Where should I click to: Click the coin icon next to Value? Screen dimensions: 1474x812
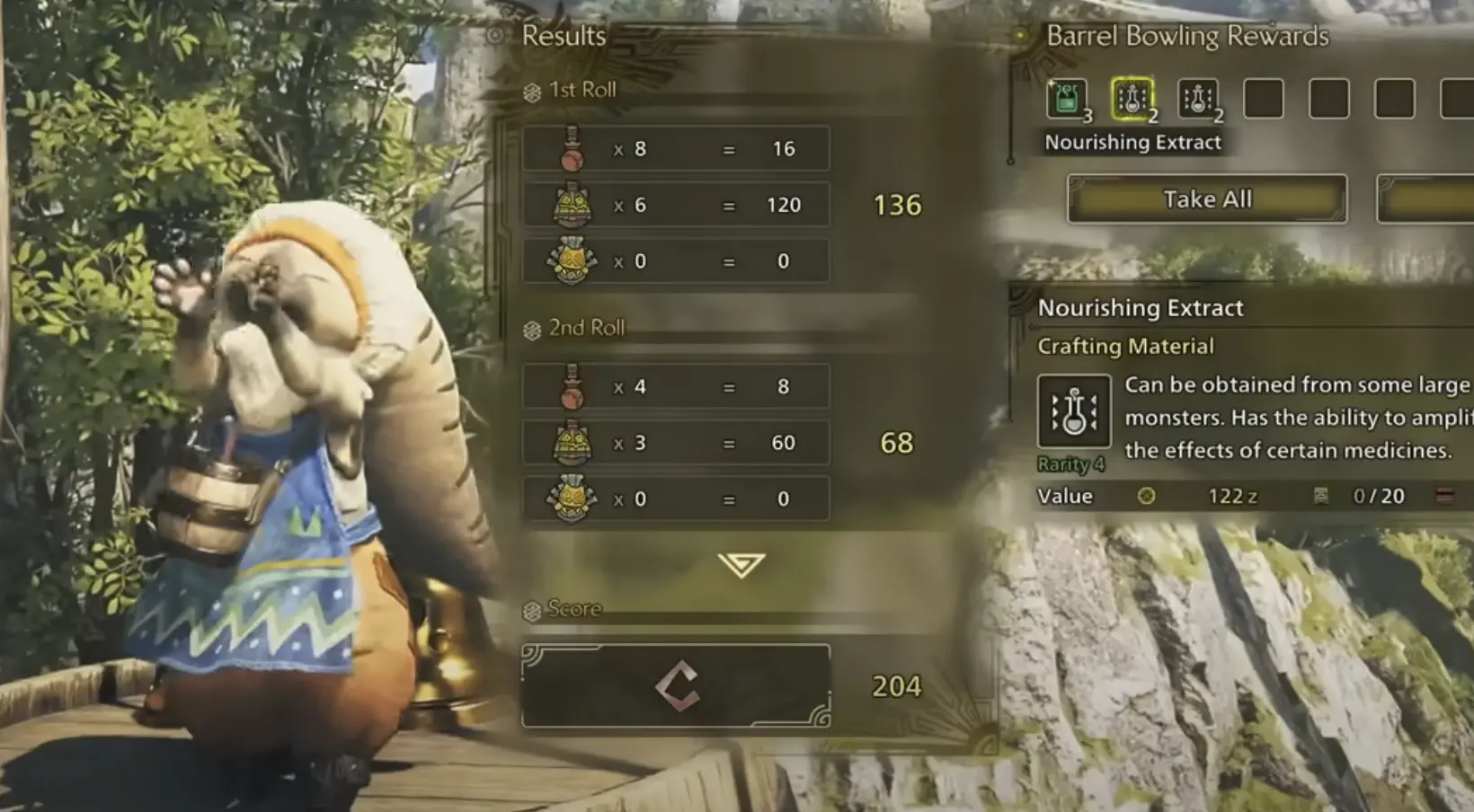point(1146,496)
